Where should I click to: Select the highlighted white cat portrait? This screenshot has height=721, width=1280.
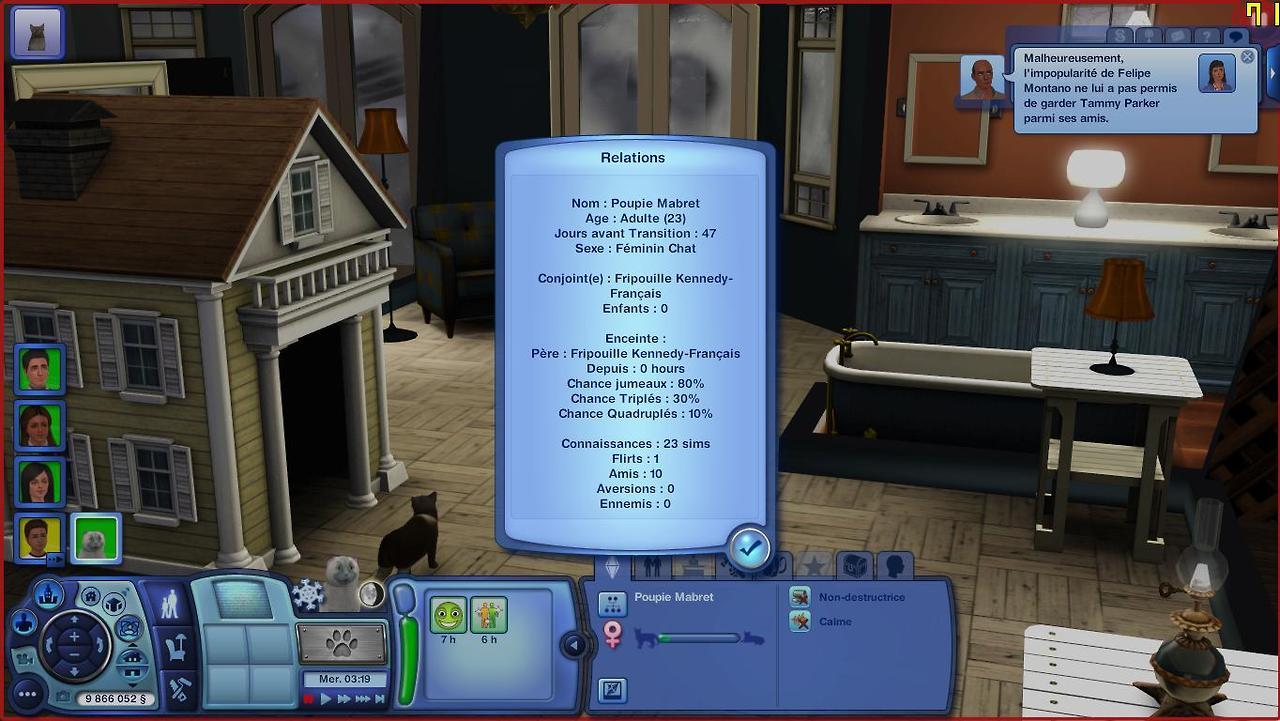(x=96, y=538)
